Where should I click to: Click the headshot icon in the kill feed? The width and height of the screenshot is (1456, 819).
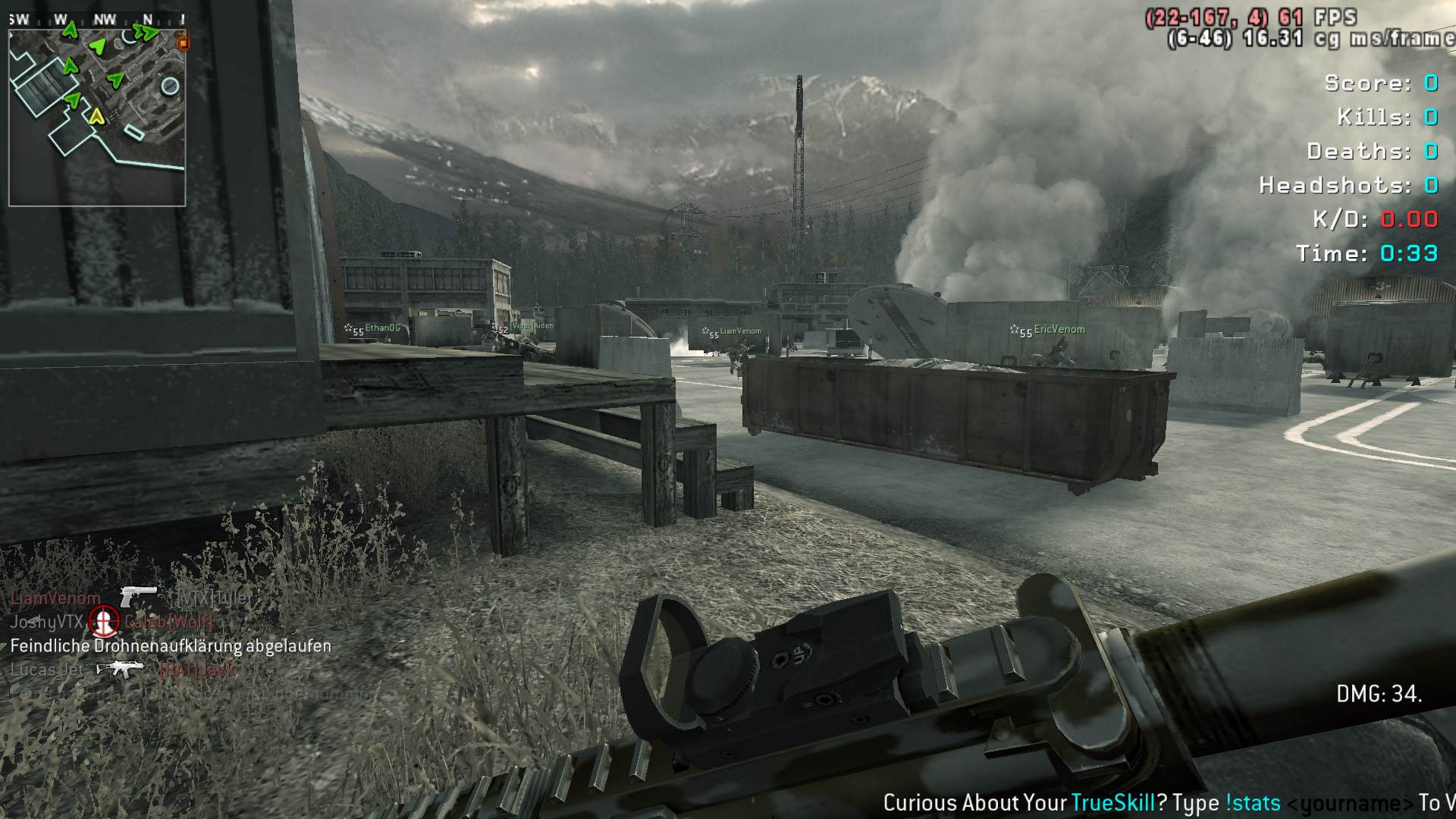[x=104, y=622]
